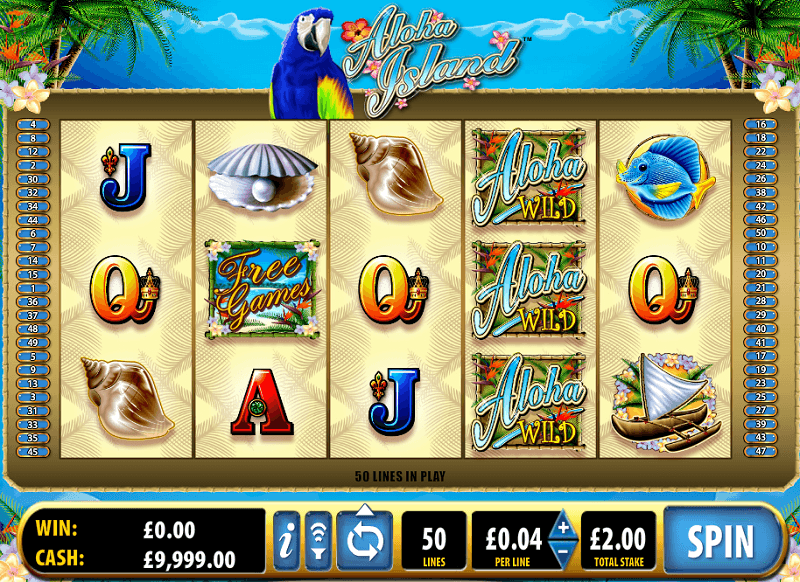
Task: Show payline marker number 47
Action: point(762,450)
